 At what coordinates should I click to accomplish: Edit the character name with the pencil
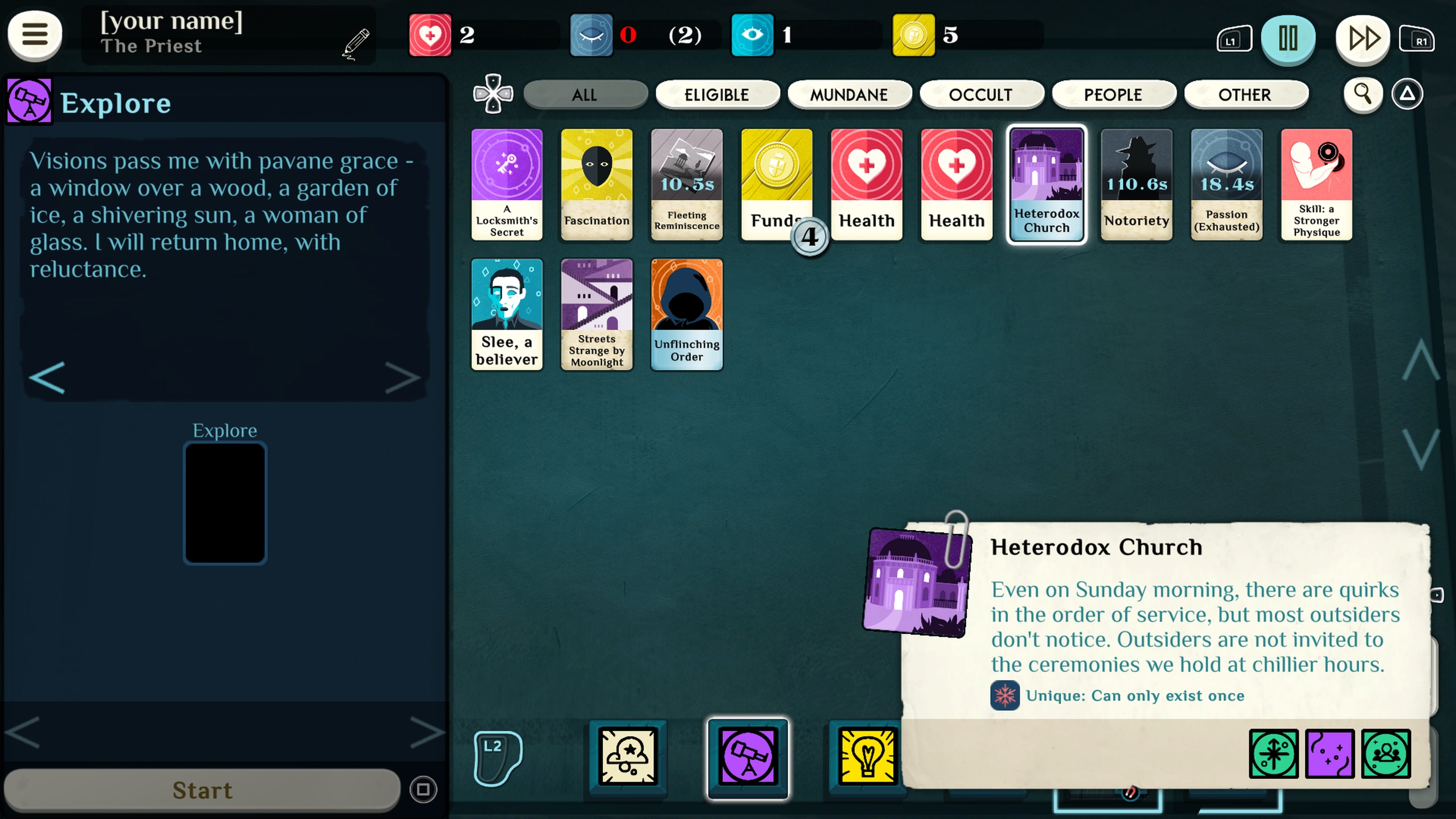pyautogui.click(x=356, y=43)
